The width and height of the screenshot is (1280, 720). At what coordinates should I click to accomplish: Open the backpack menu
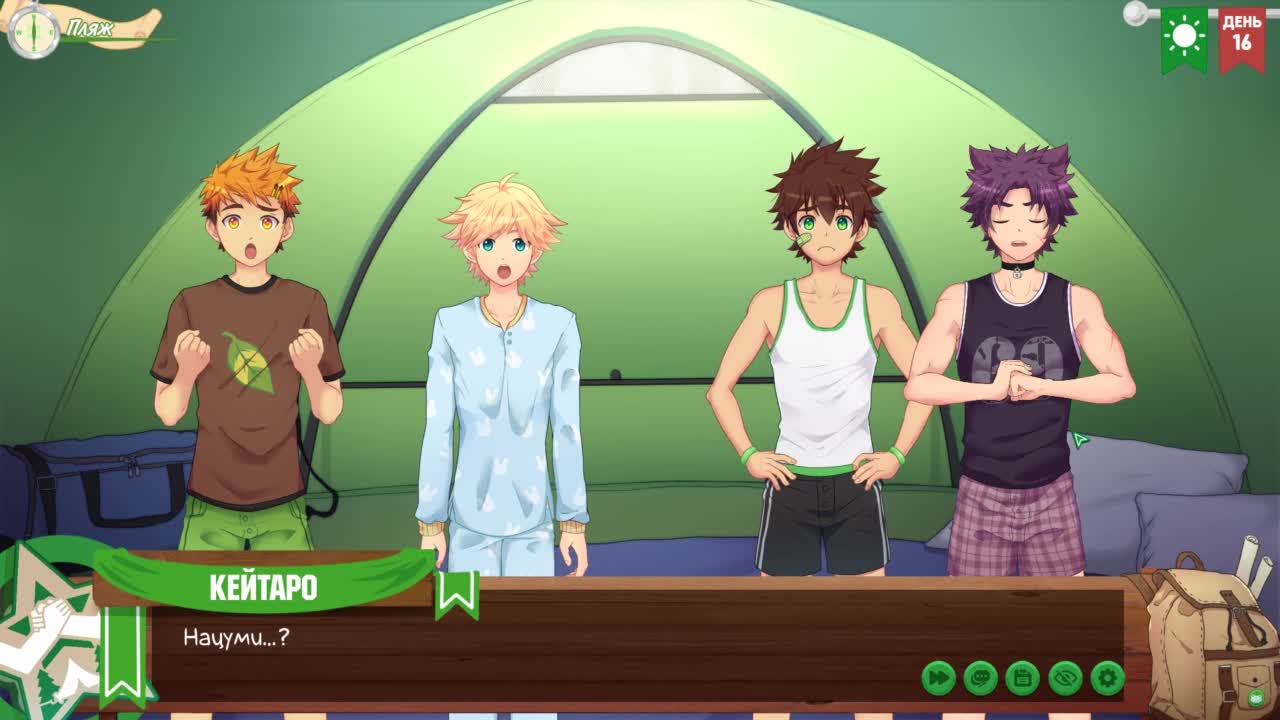(1207, 638)
